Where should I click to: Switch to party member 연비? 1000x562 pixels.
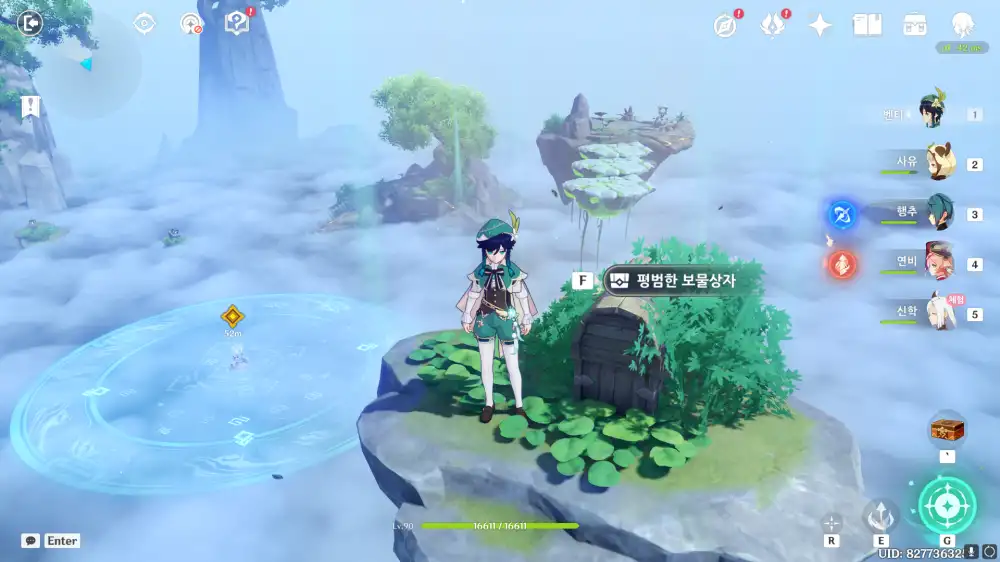tap(938, 263)
